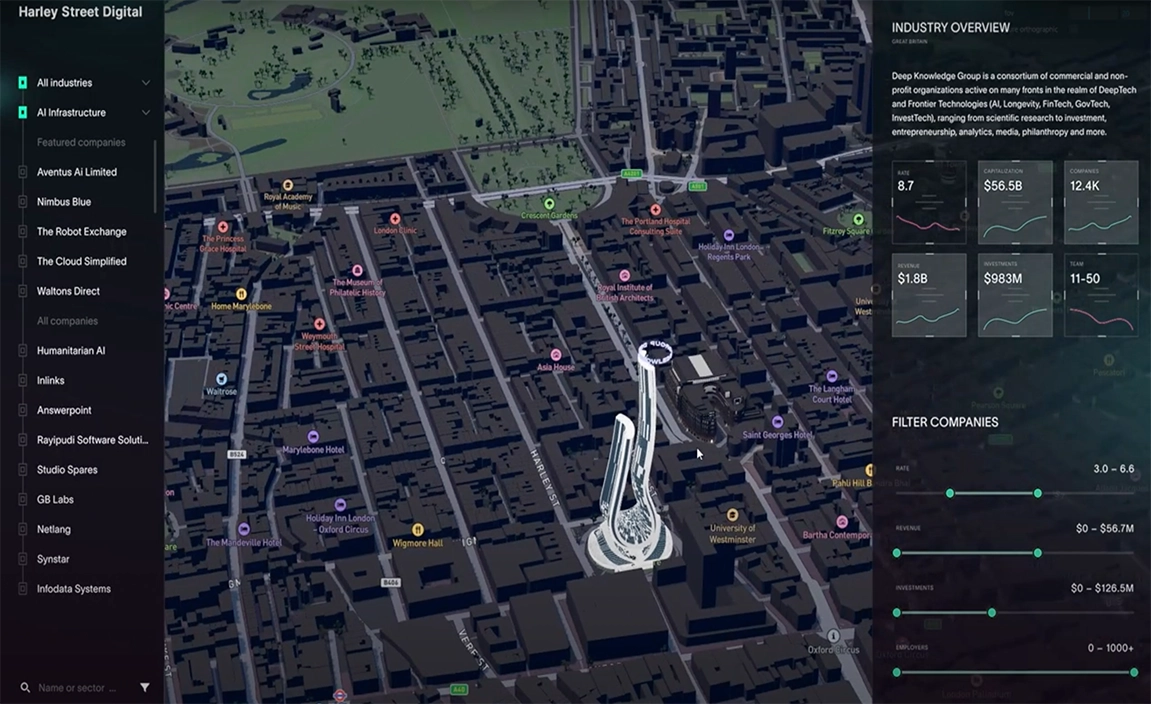Select the Royal Academy of Music marker
The width and height of the screenshot is (1151, 704).
pyautogui.click(x=288, y=185)
